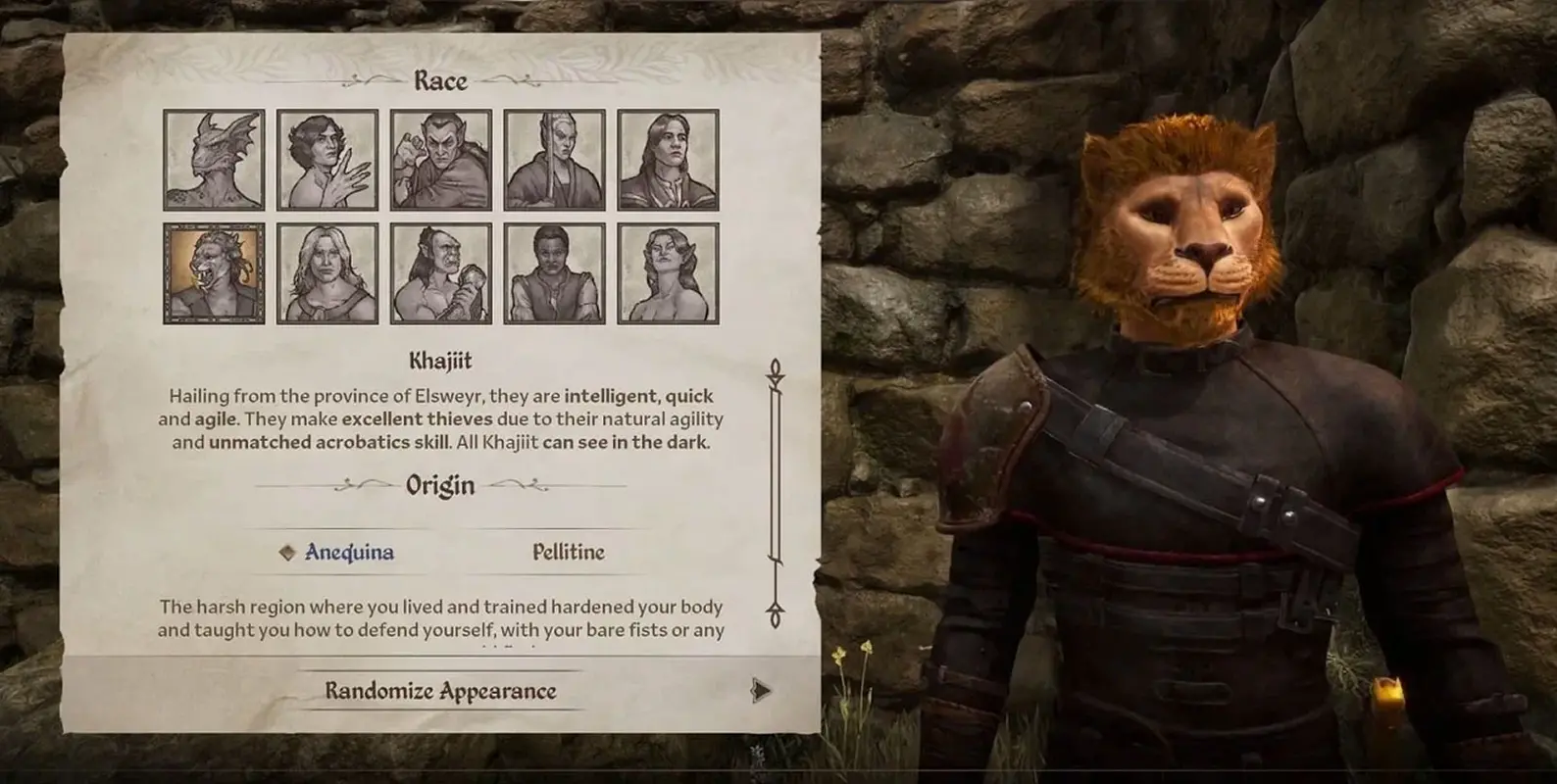Select the Anequina origin
1557x784 pixels.
[x=348, y=552]
